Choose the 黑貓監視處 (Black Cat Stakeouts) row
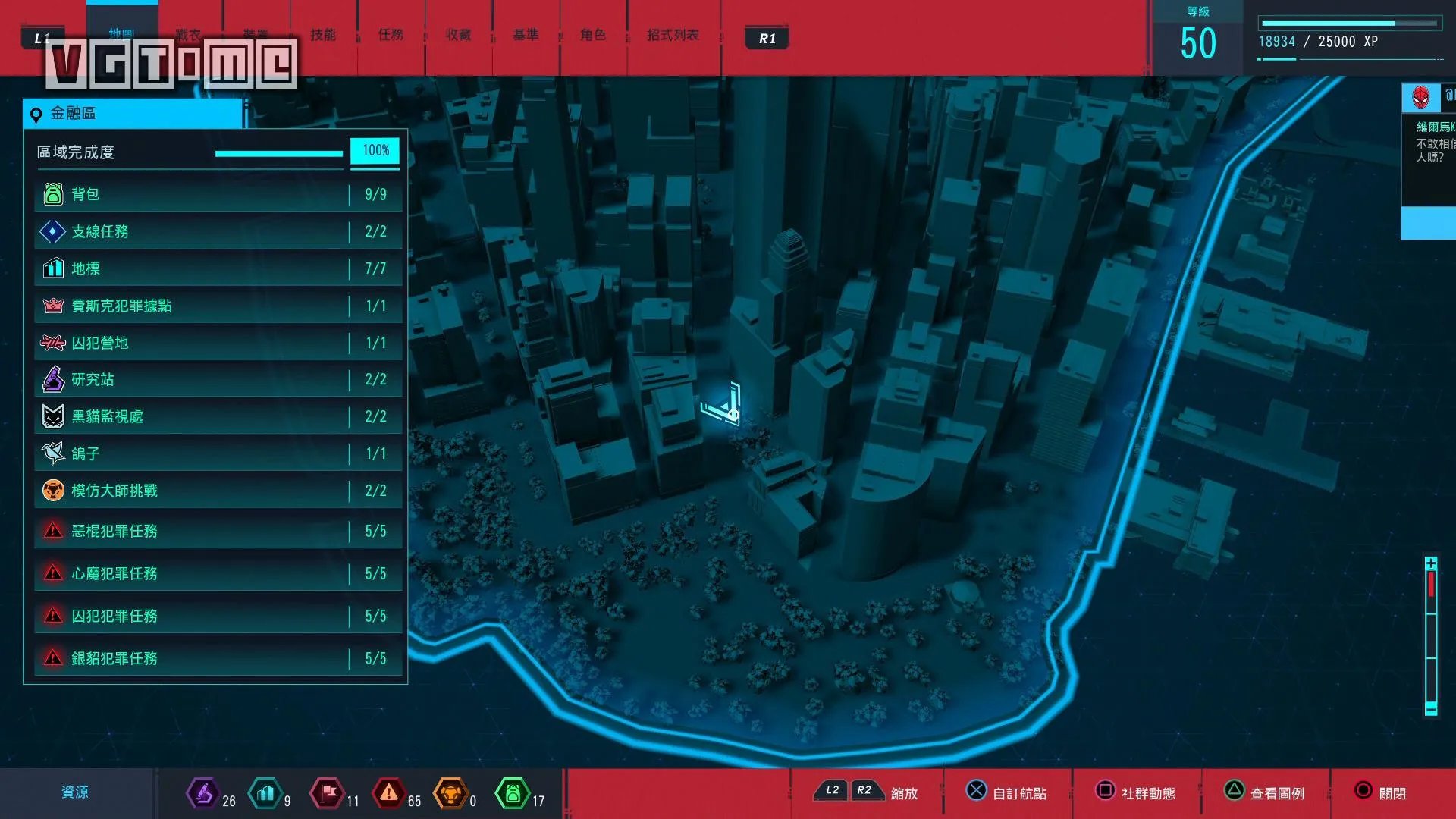The height and width of the screenshot is (819, 1456). pos(217,416)
